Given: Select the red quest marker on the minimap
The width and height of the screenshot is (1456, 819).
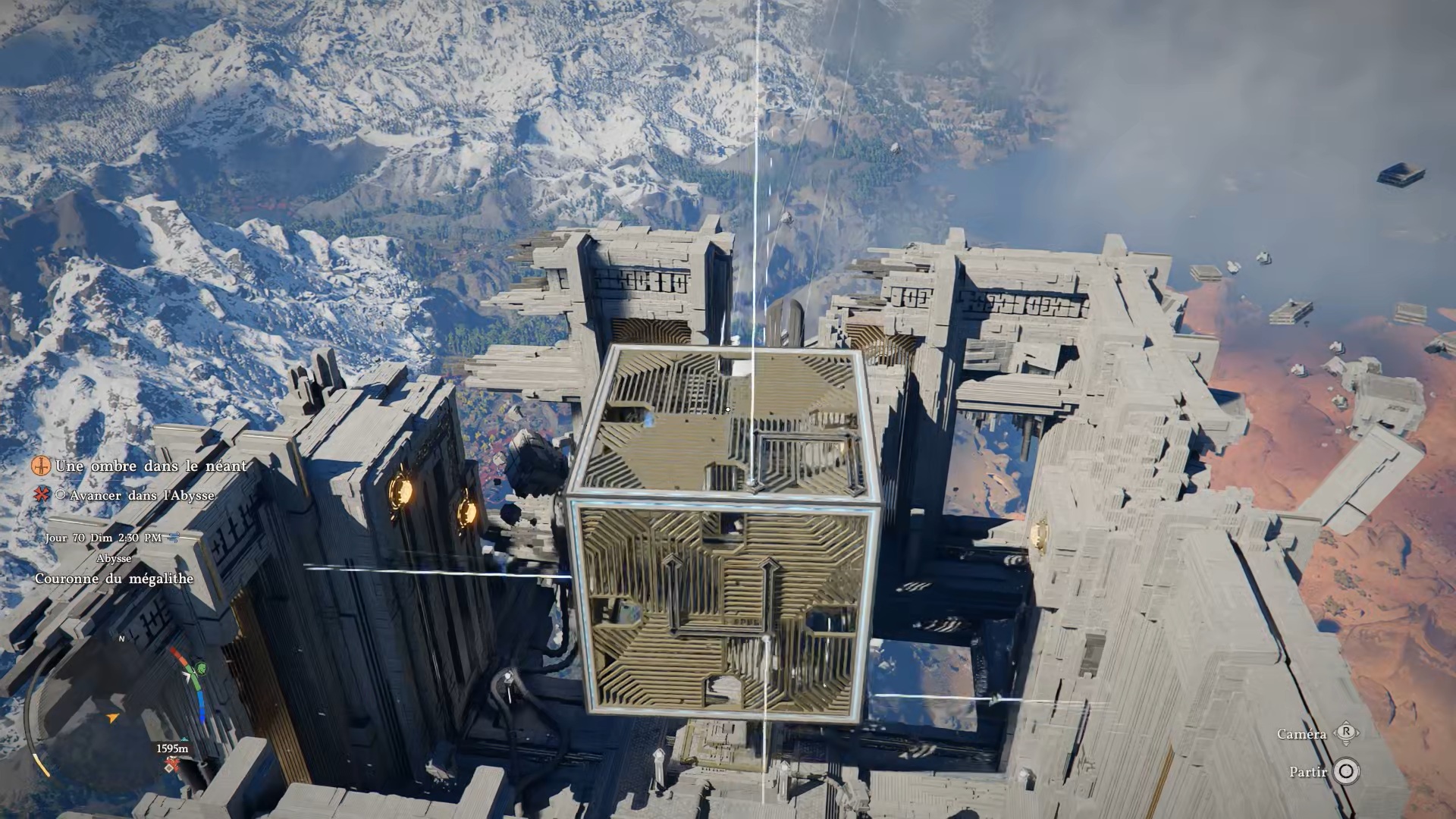Looking at the screenshot, I should (173, 764).
